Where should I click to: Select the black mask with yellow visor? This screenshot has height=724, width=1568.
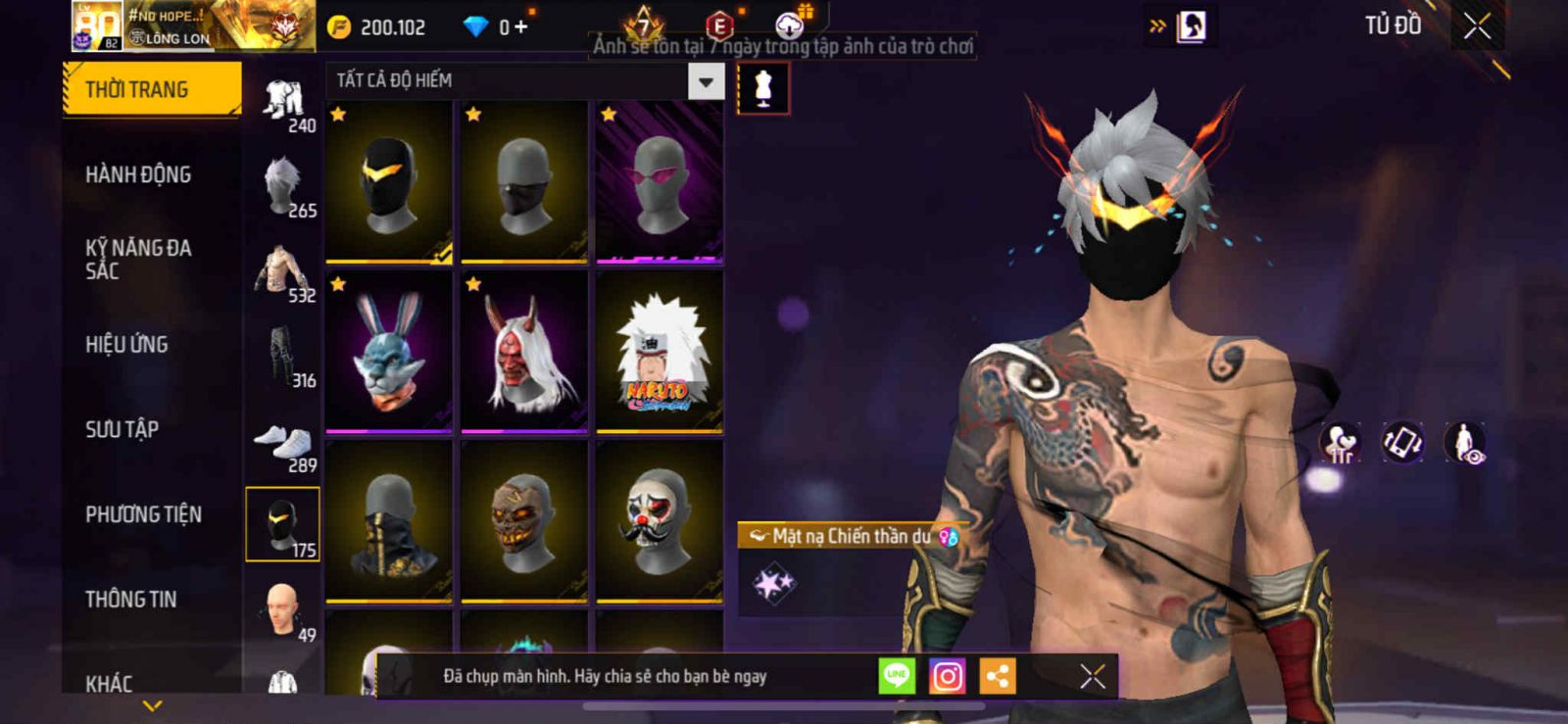click(389, 183)
